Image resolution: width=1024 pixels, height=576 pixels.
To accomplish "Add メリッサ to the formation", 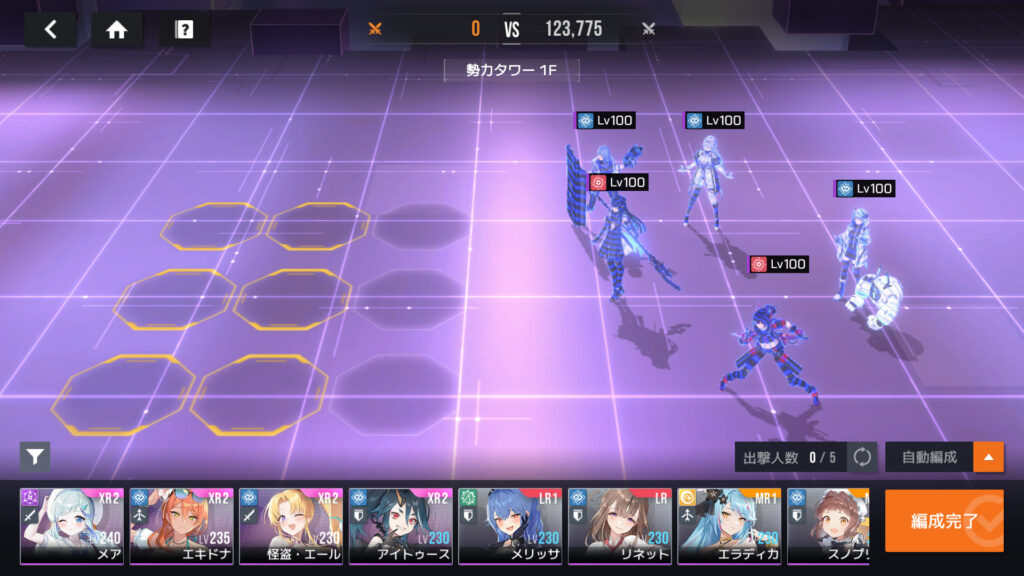I will 510,526.
